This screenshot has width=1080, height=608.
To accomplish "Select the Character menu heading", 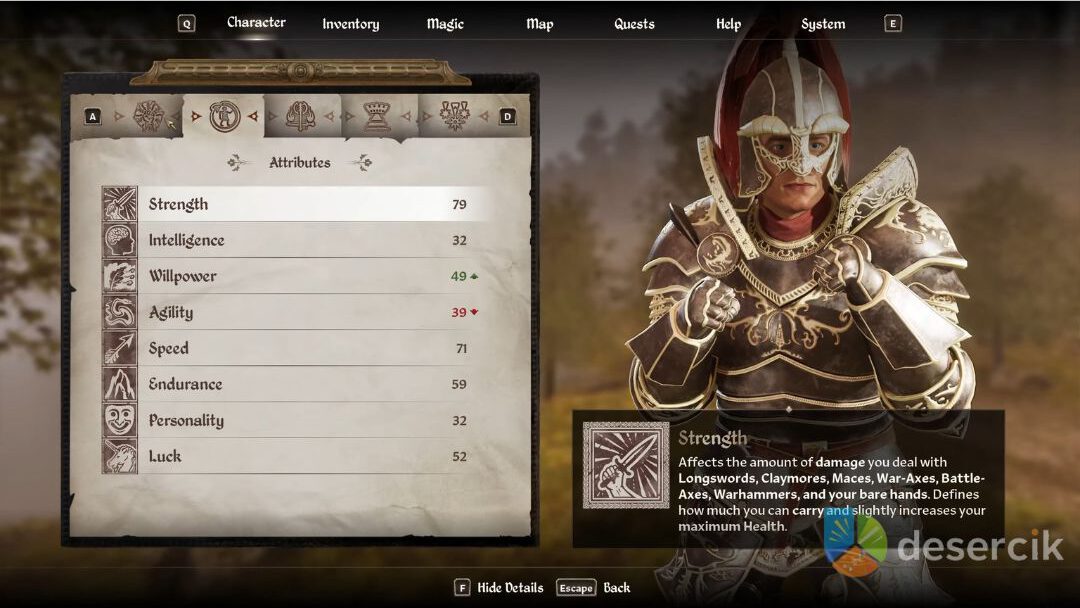I will [x=256, y=23].
